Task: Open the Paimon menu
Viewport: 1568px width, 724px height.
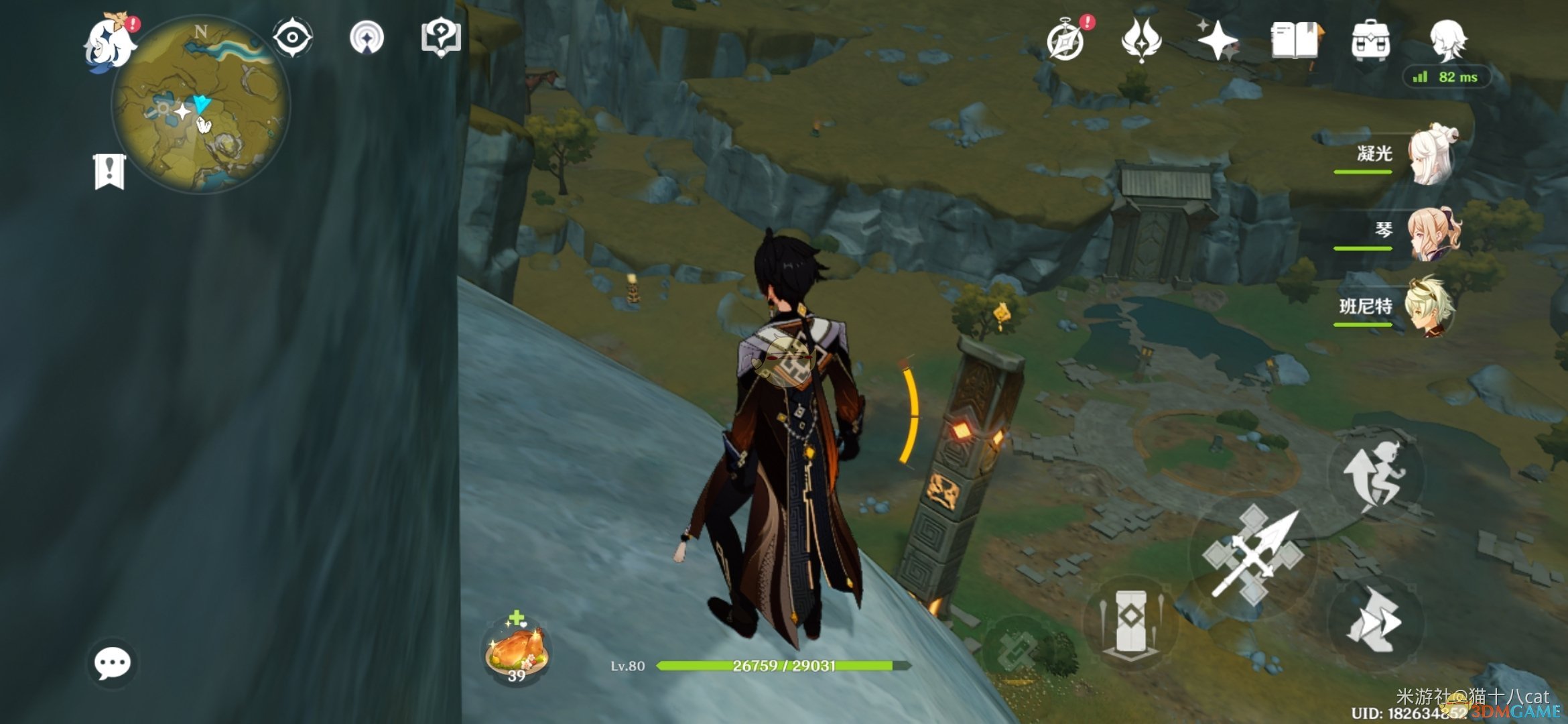Action: [x=107, y=42]
